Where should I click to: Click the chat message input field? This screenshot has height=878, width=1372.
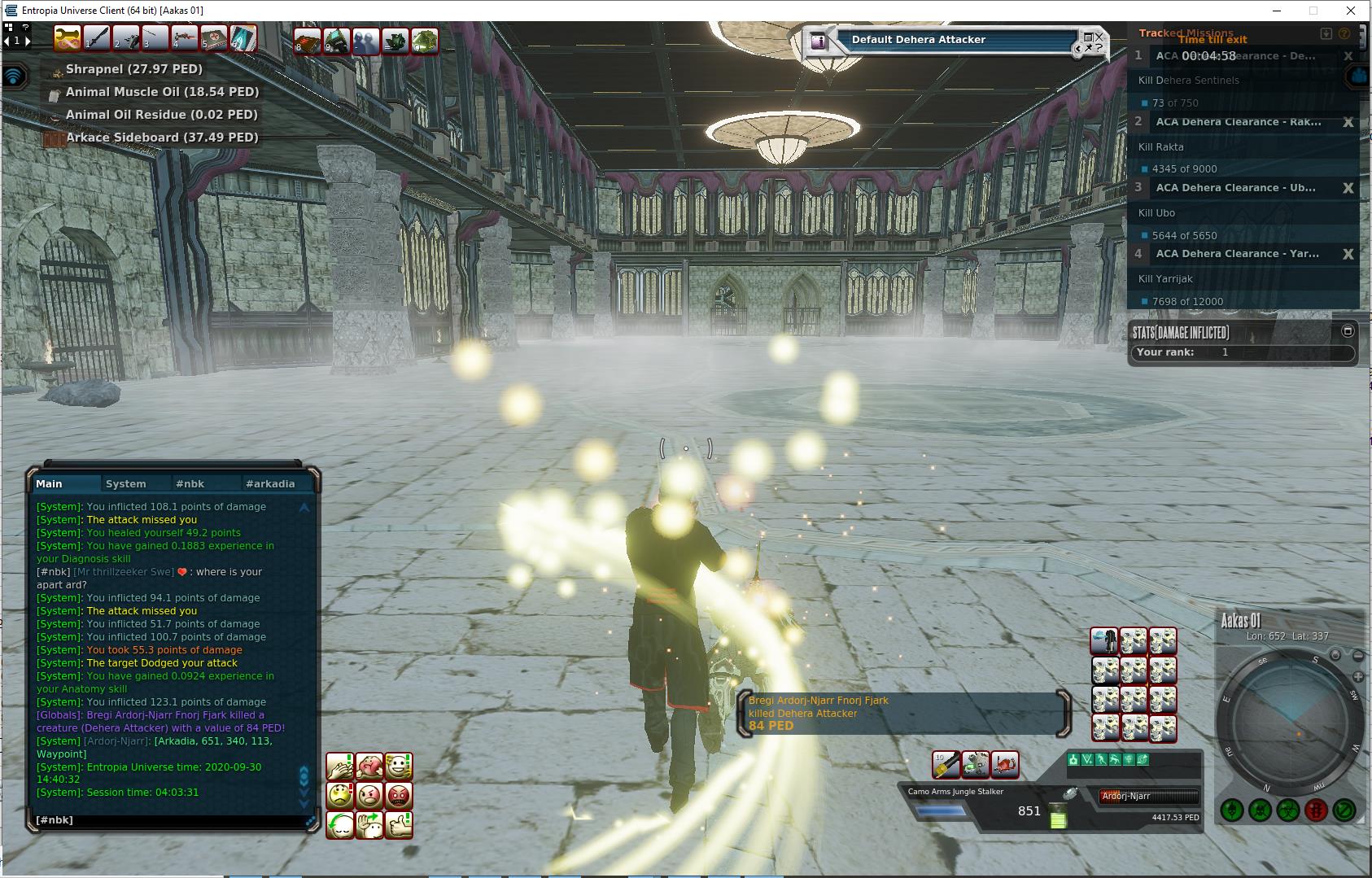point(163,820)
